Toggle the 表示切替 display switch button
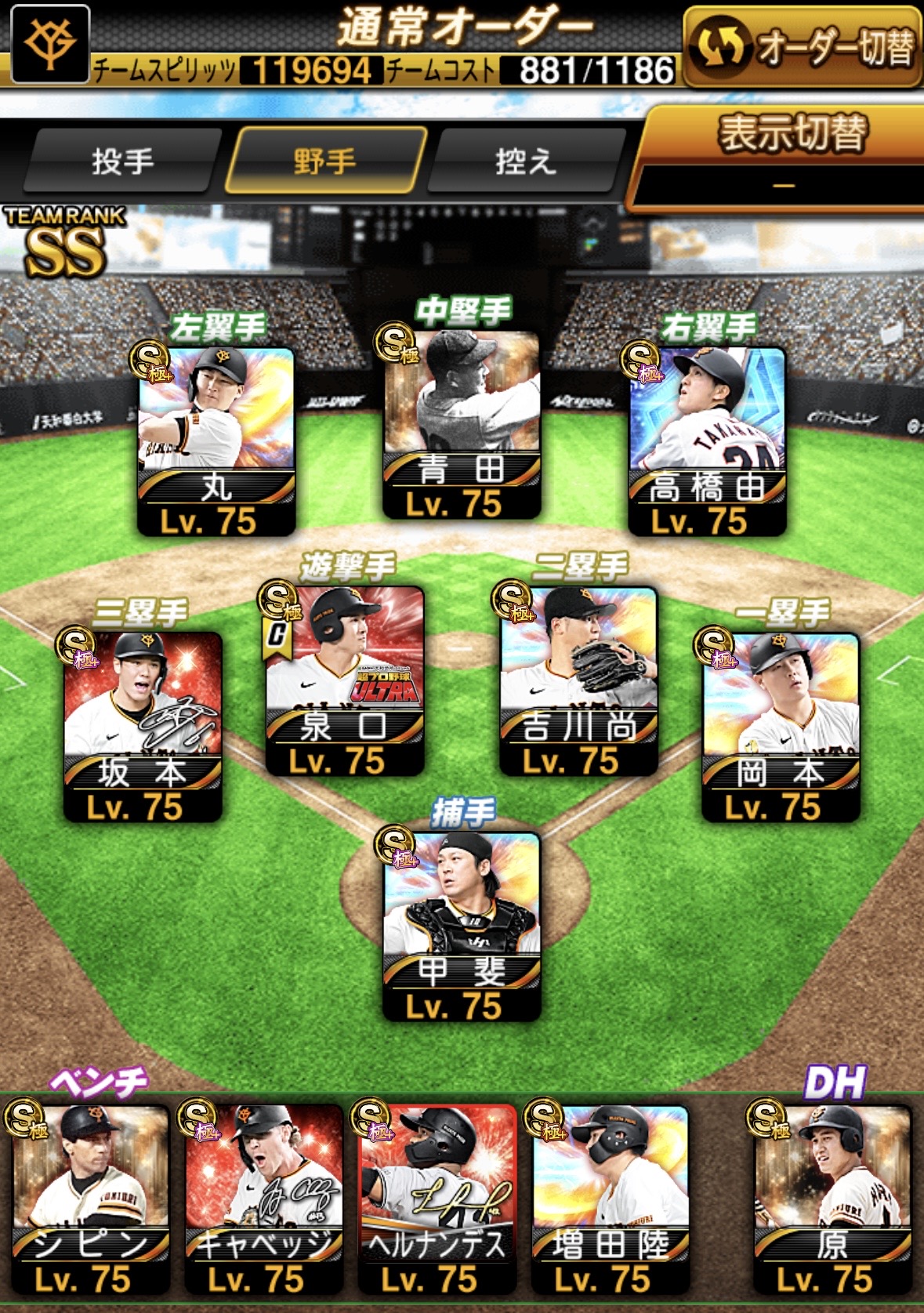Image resolution: width=924 pixels, height=1313 pixels. 784,155
